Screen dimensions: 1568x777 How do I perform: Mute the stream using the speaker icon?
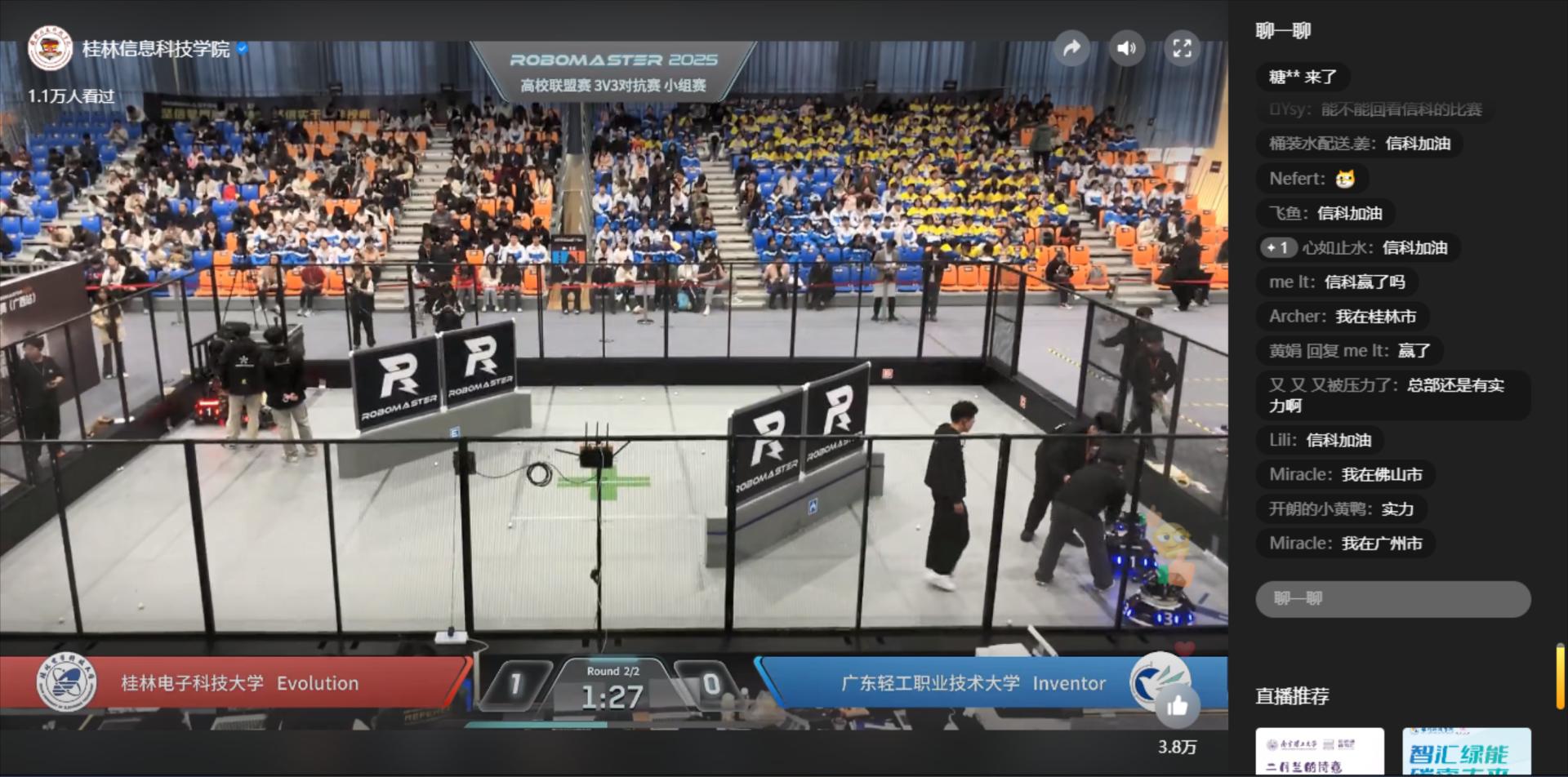tap(1126, 48)
